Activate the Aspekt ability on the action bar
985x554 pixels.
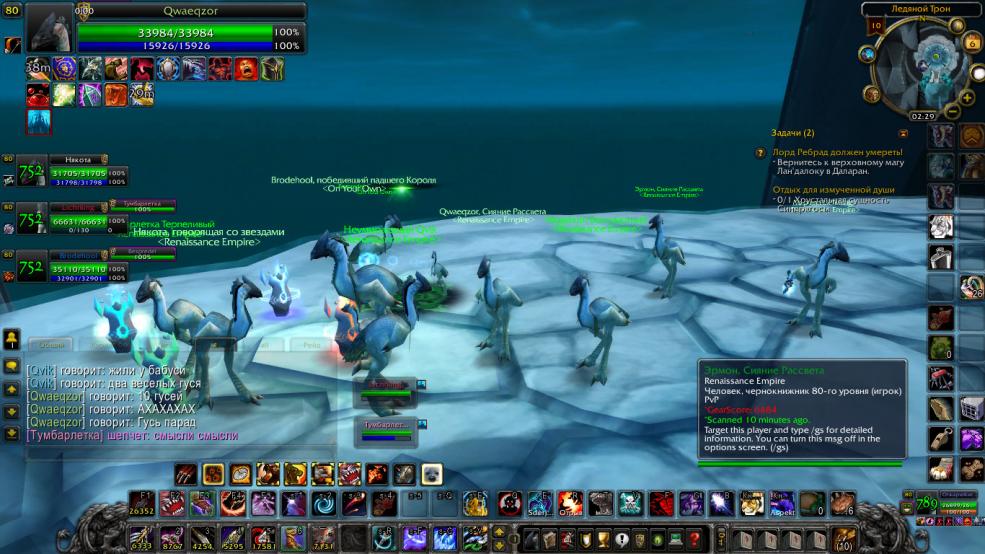click(x=784, y=502)
